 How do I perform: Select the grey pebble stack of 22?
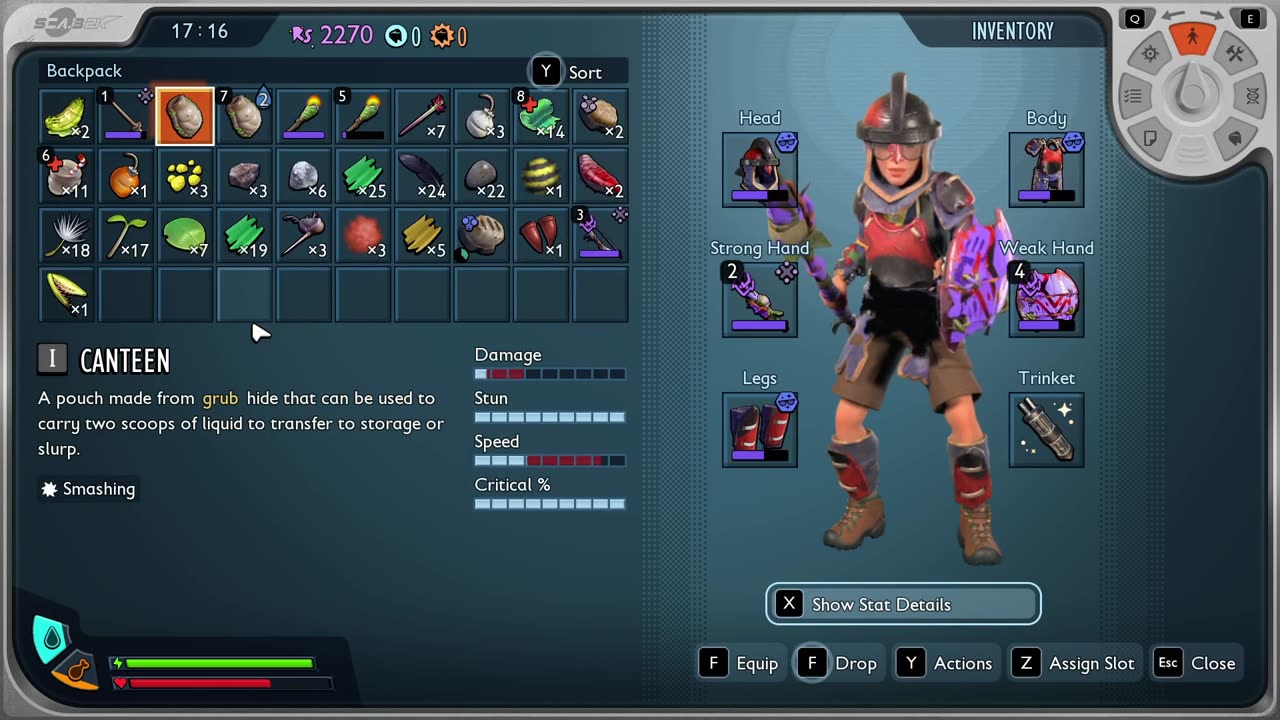pyautogui.click(x=482, y=177)
